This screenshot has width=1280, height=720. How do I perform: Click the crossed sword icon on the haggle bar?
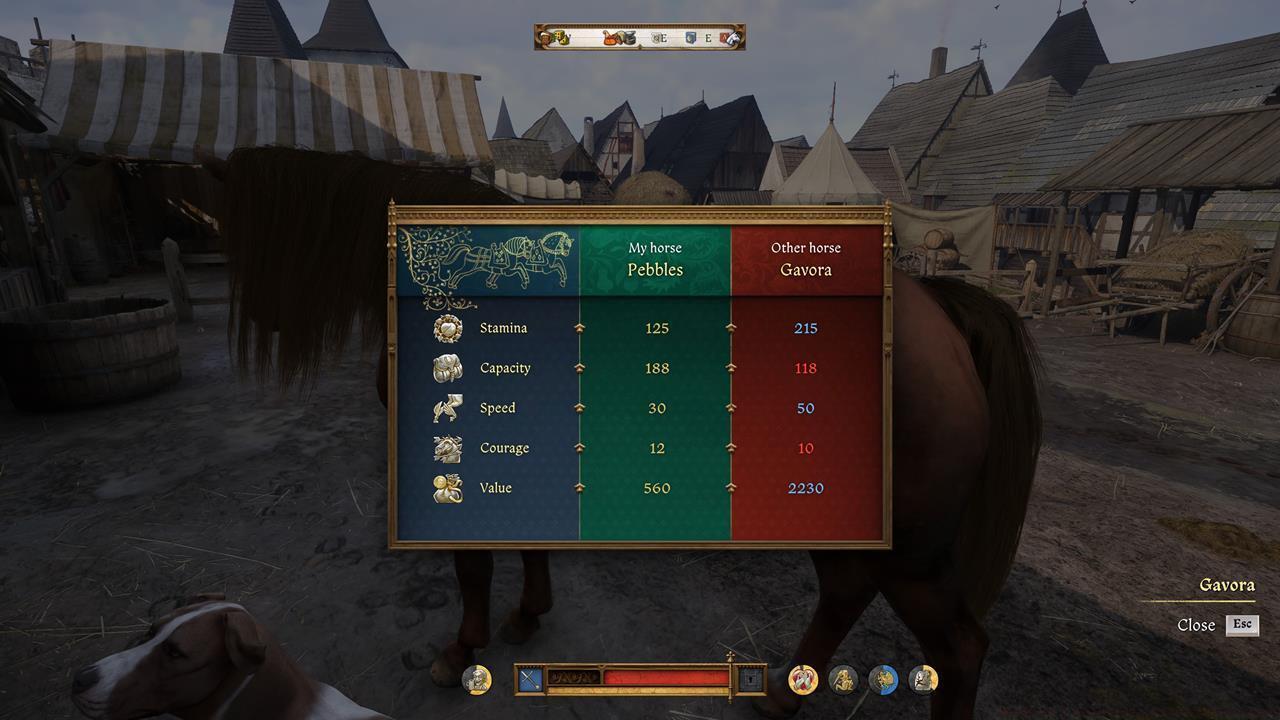529,680
